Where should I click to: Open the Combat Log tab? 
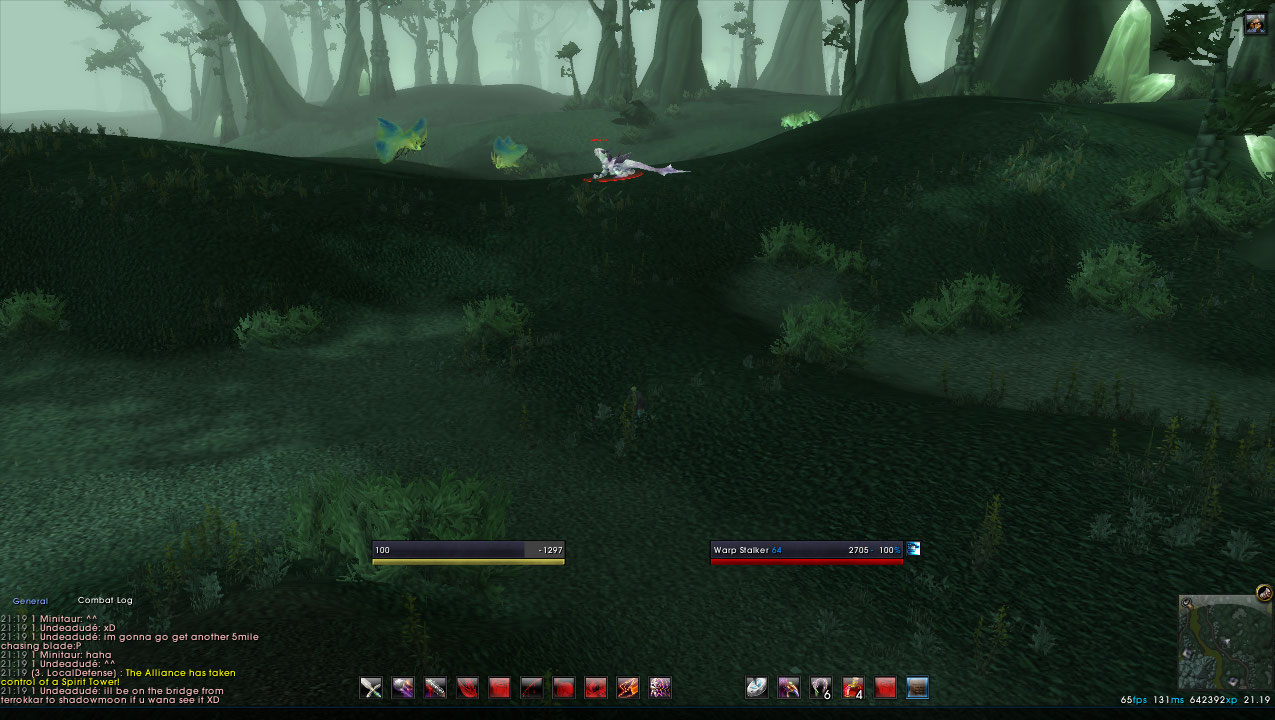pos(105,600)
